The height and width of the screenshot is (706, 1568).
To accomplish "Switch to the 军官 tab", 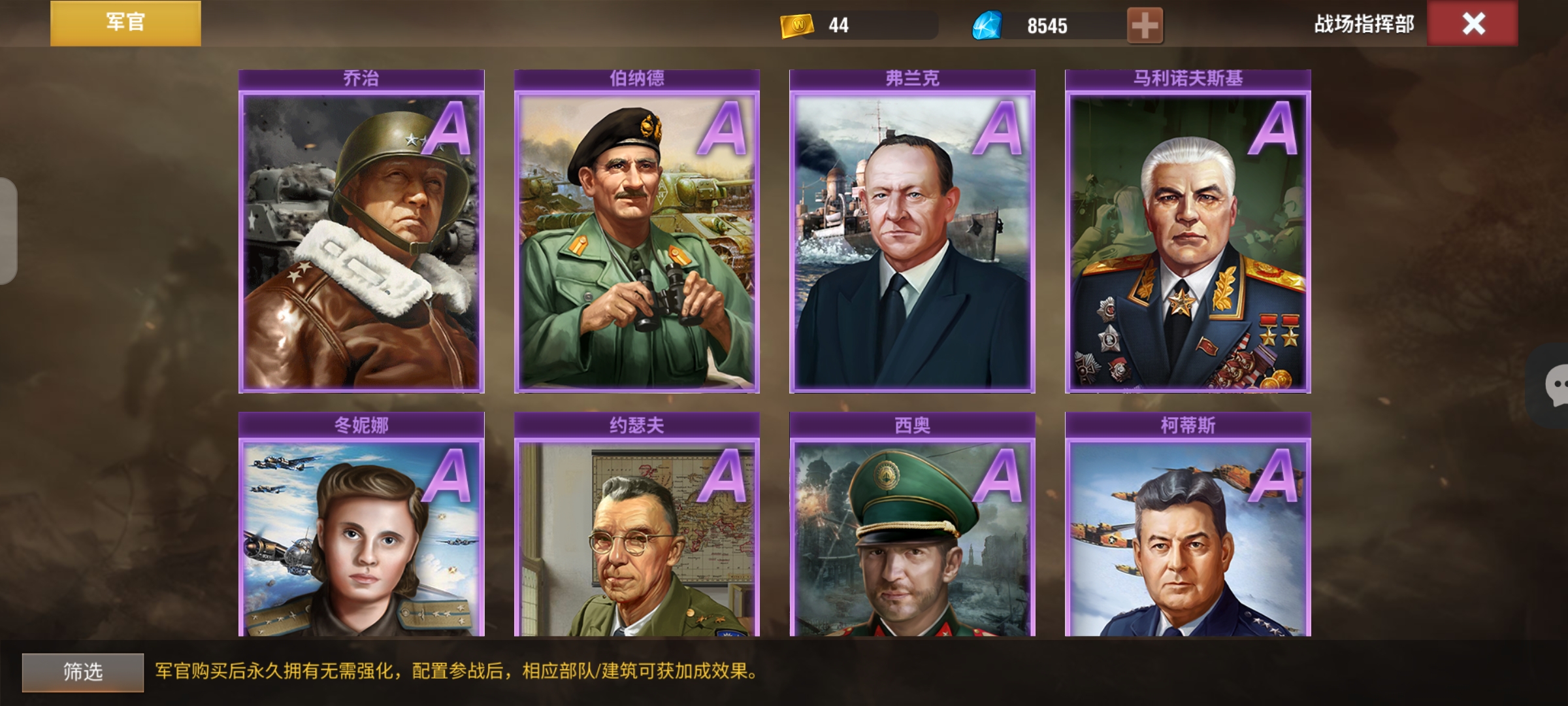I will [125, 24].
